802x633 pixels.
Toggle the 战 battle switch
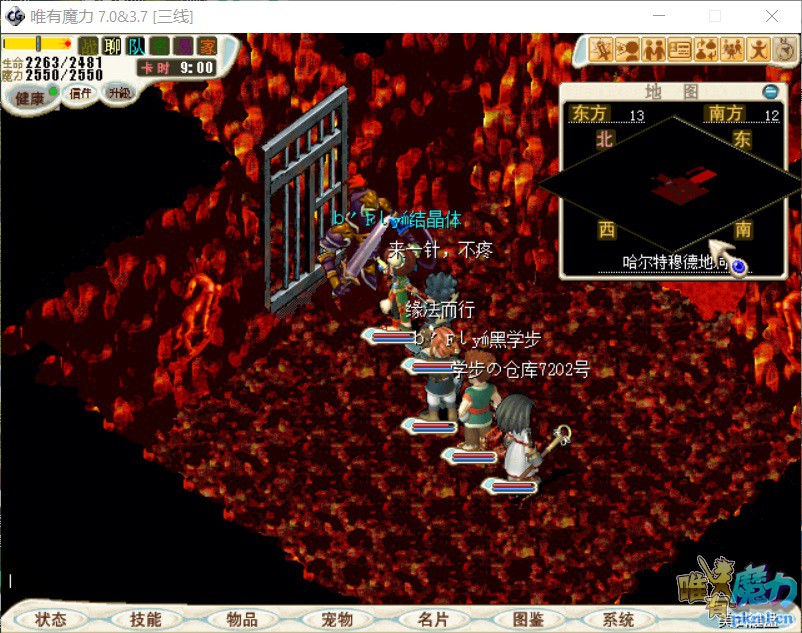[x=89, y=46]
